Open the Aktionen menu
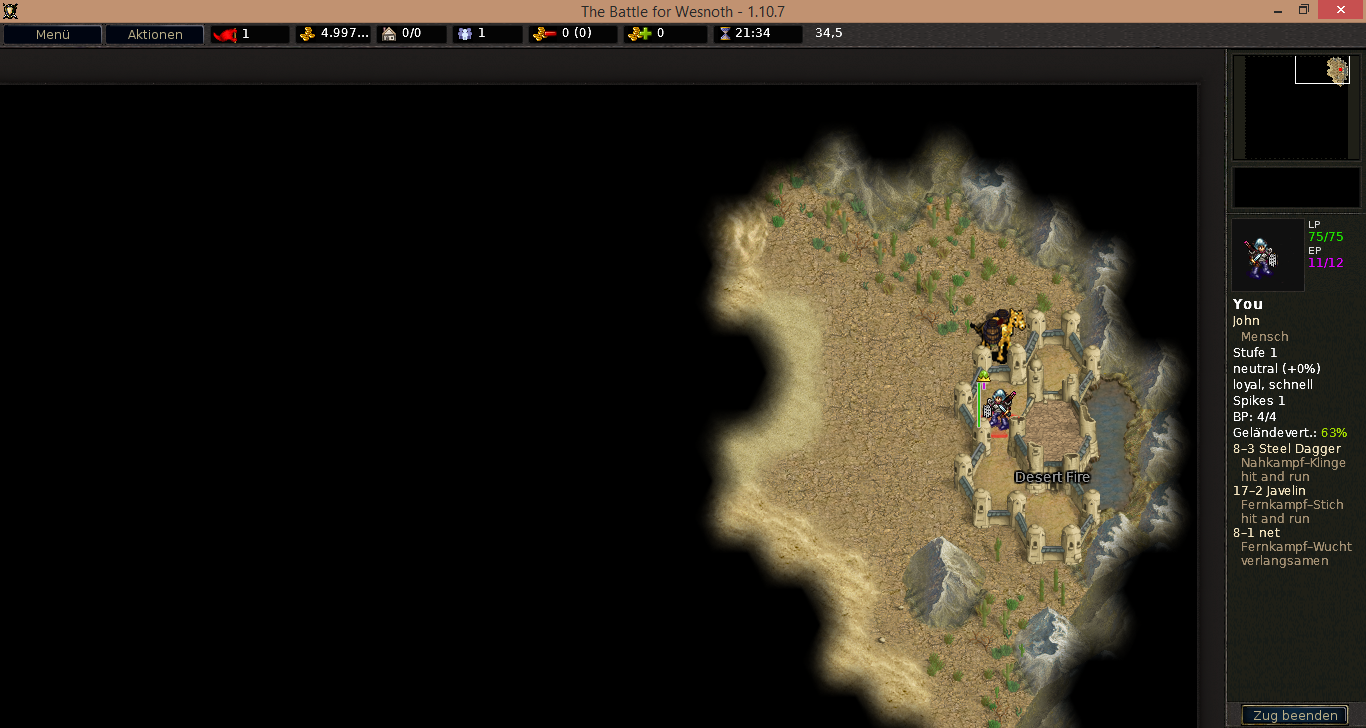 [155, 34]
